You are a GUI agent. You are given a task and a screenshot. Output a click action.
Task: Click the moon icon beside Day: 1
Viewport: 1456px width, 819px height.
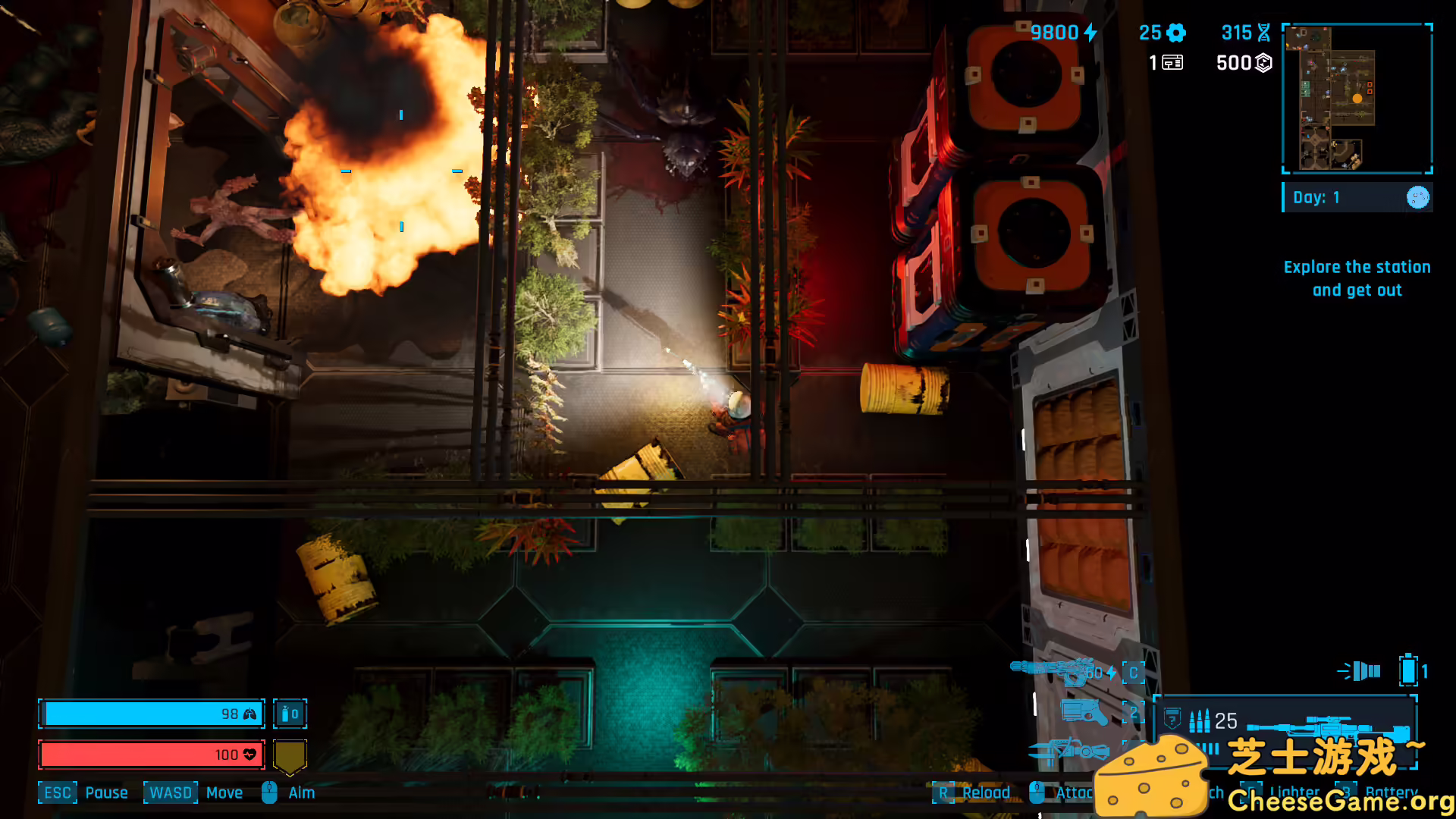[x=1417, y=197]
